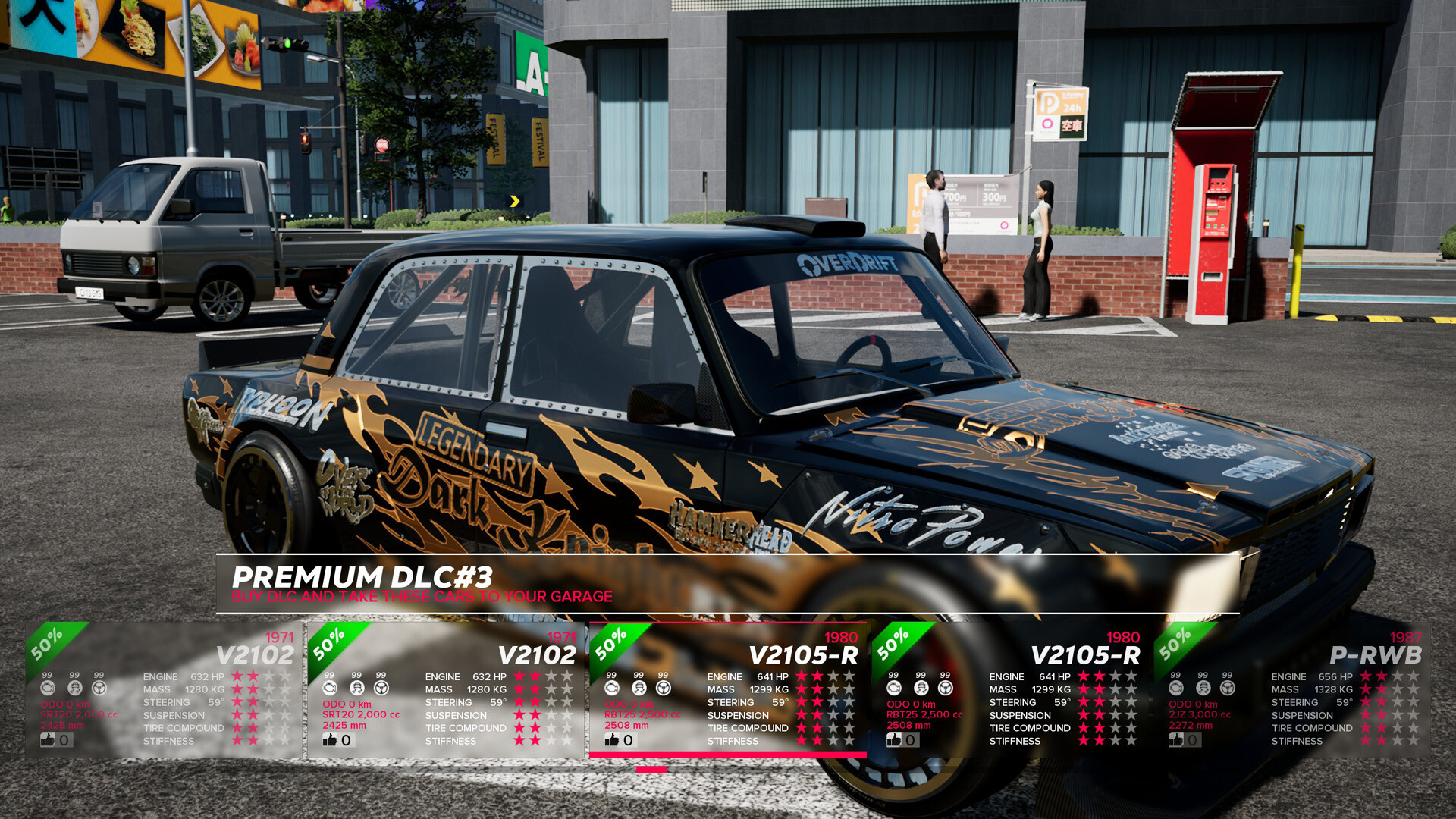
Task: Click the PREMIUM DLC#3 banner
Action: click(x=364, y=575)
